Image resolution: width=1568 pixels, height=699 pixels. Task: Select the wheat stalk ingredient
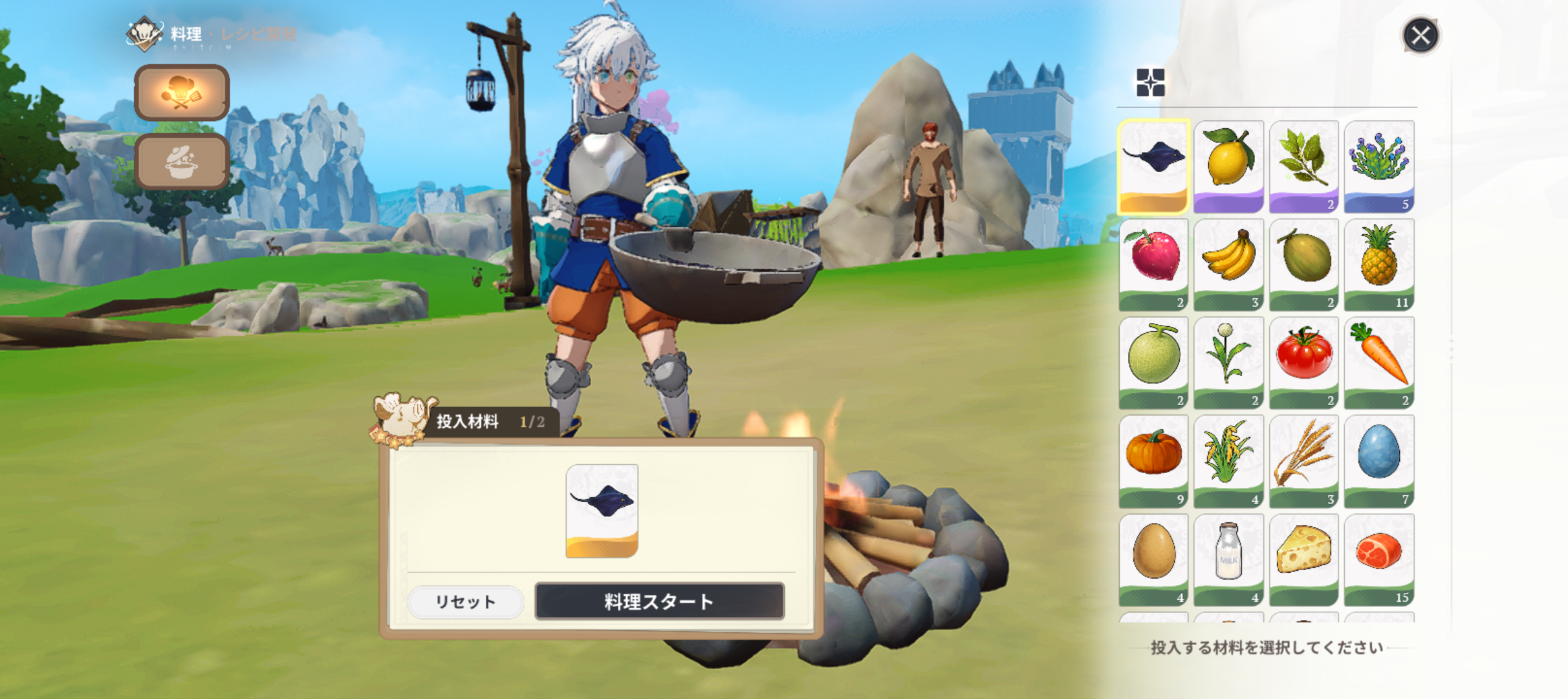(x=1303, y=461)
